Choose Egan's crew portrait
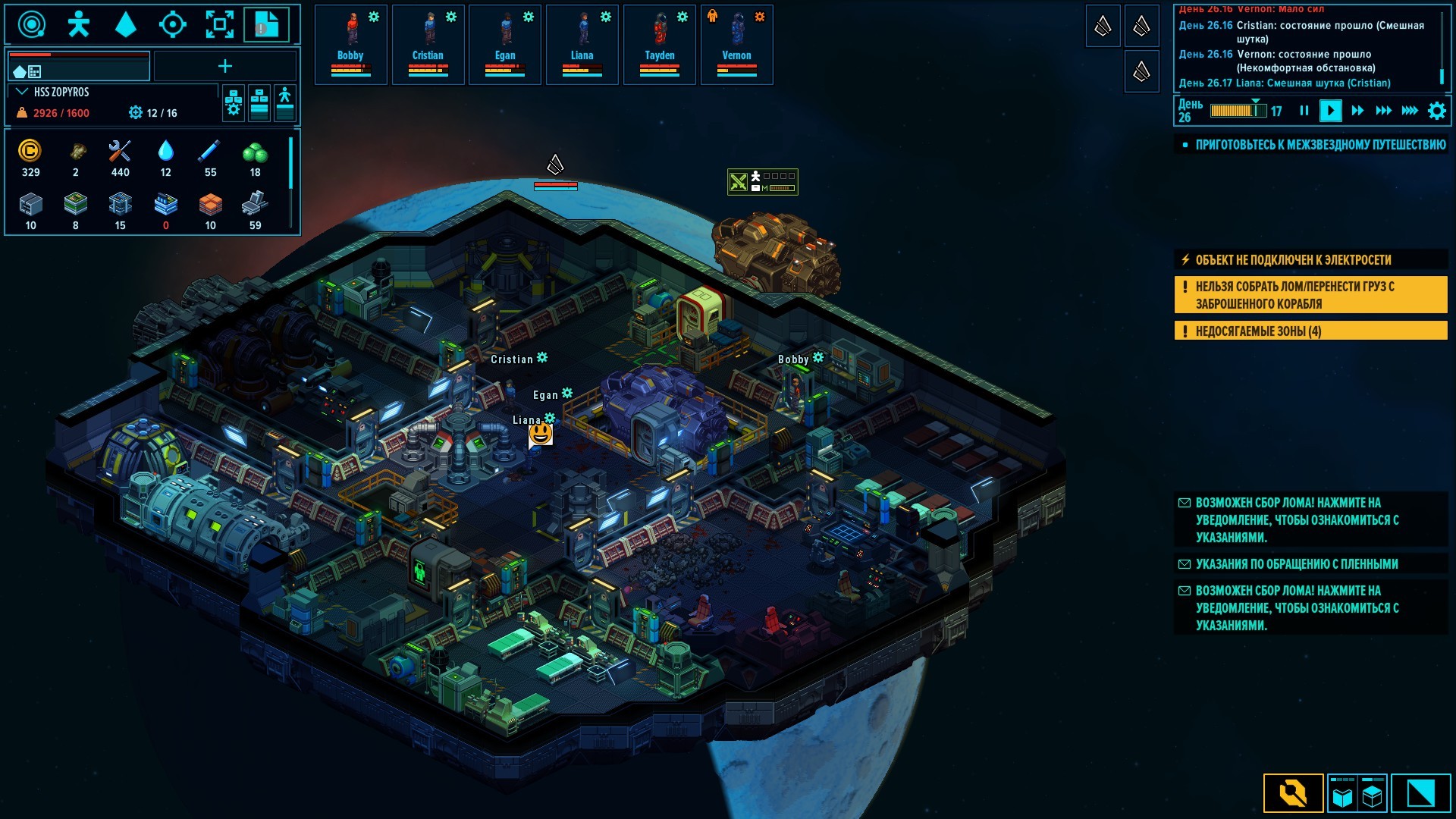The height and width of the screenshot is (819, 1456). 505,44
